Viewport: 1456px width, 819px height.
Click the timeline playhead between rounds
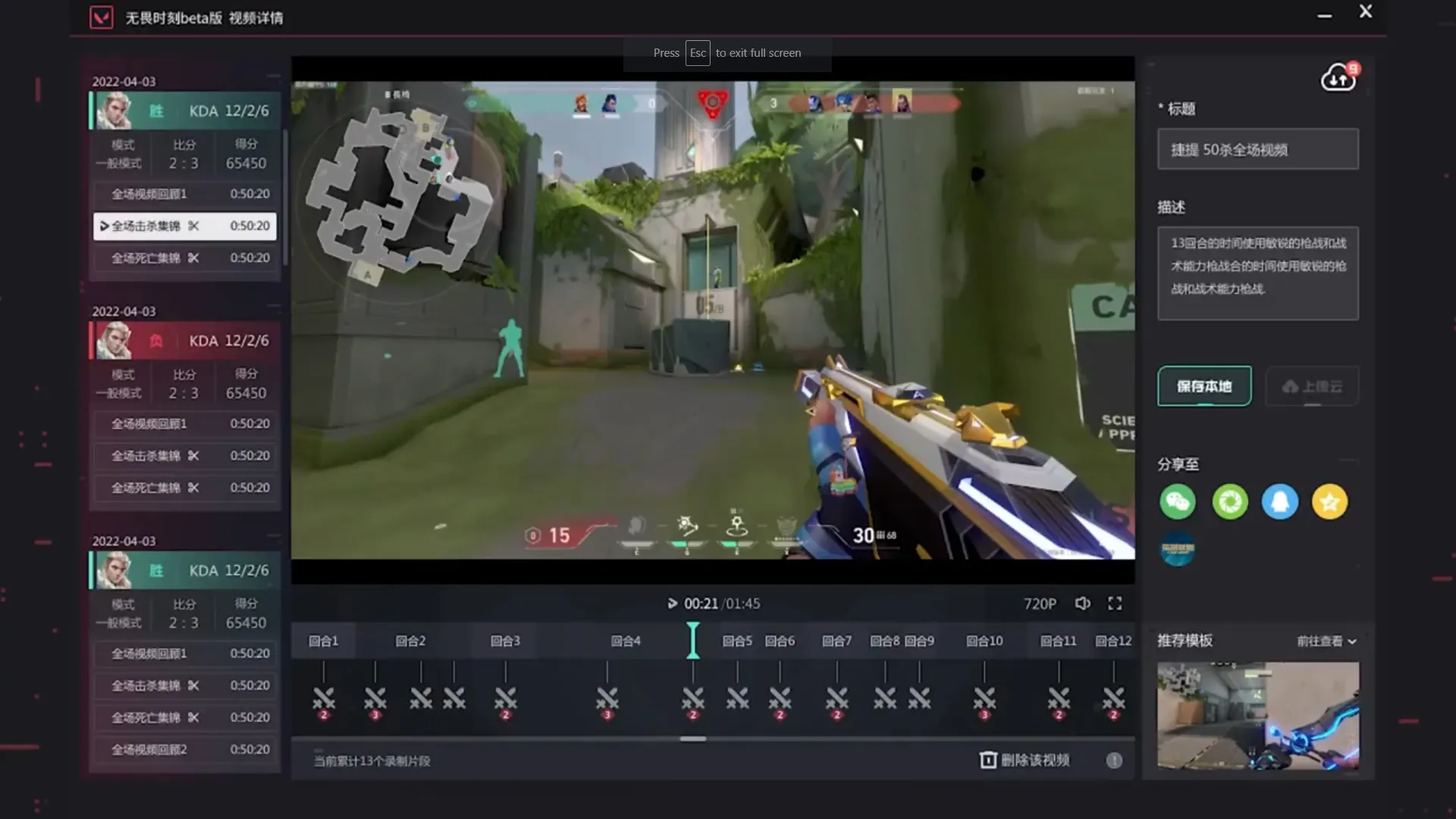coord(693,640)
